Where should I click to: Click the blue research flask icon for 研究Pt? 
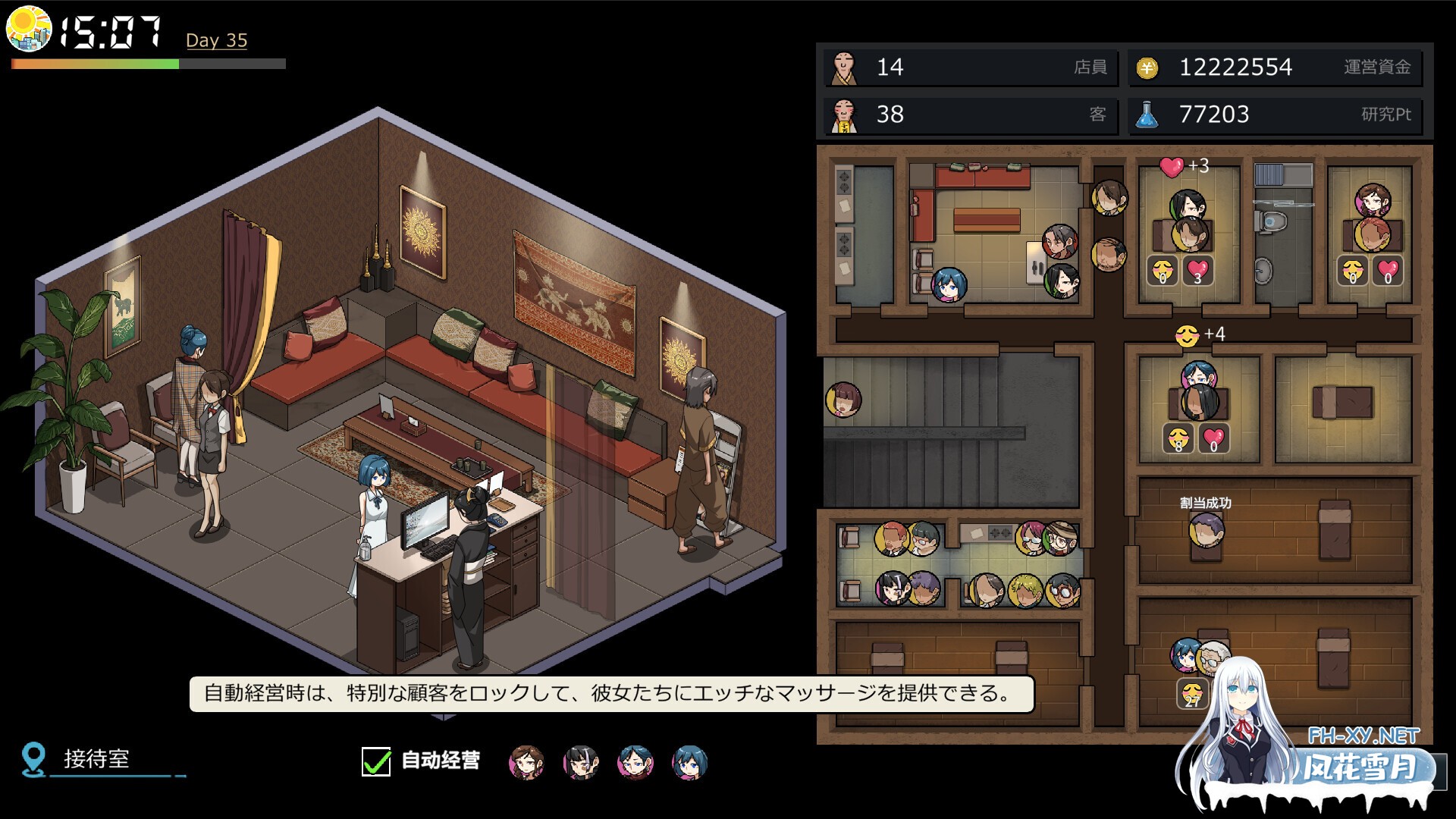point(1147,115)
